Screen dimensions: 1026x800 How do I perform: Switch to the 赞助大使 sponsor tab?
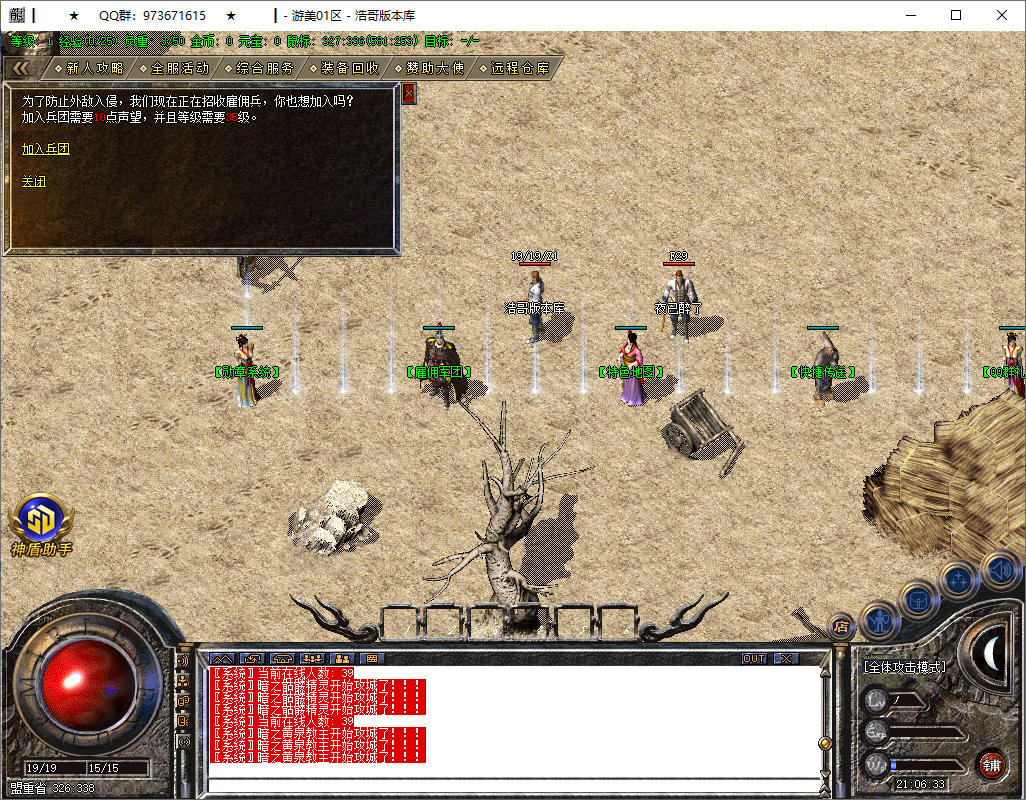point(435,68)
